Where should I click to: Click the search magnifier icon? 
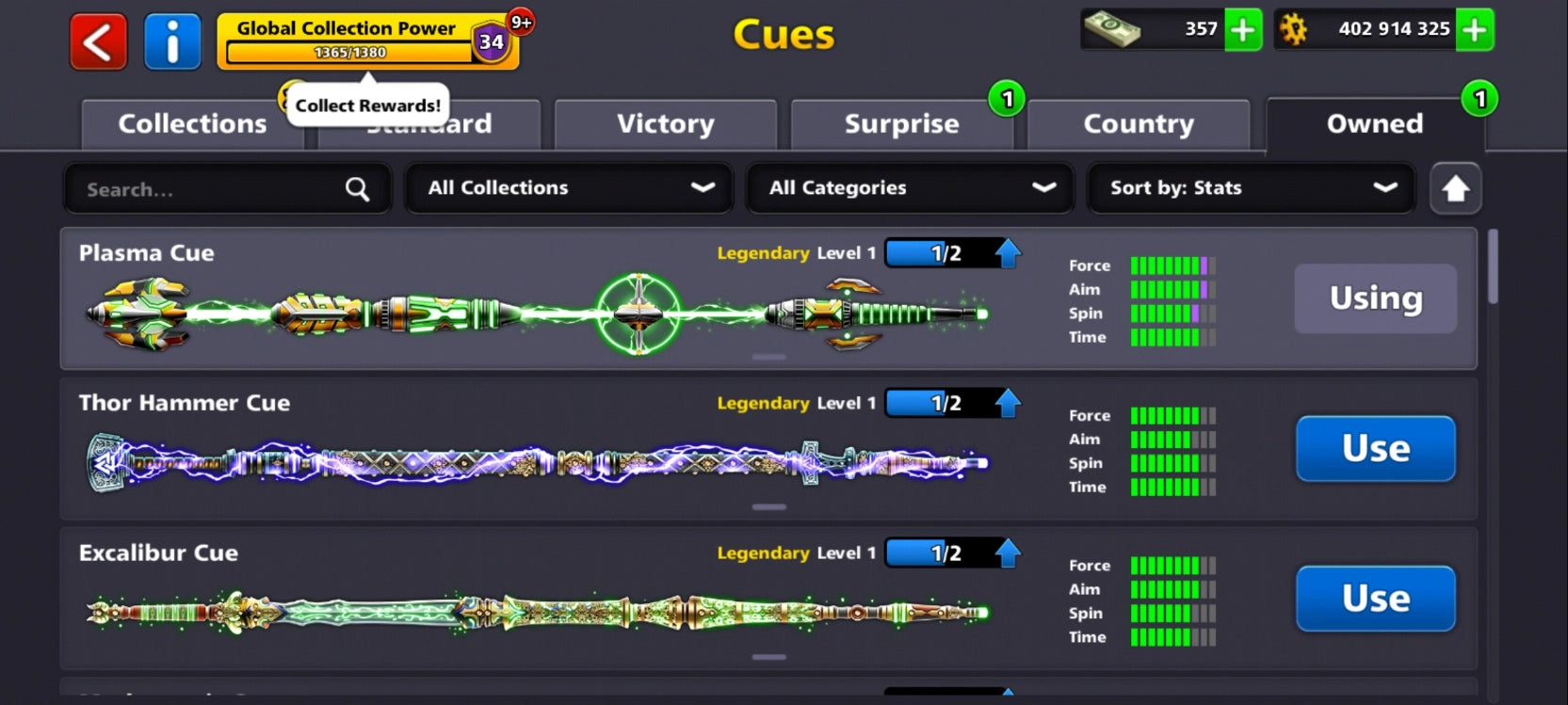[357, 188]
